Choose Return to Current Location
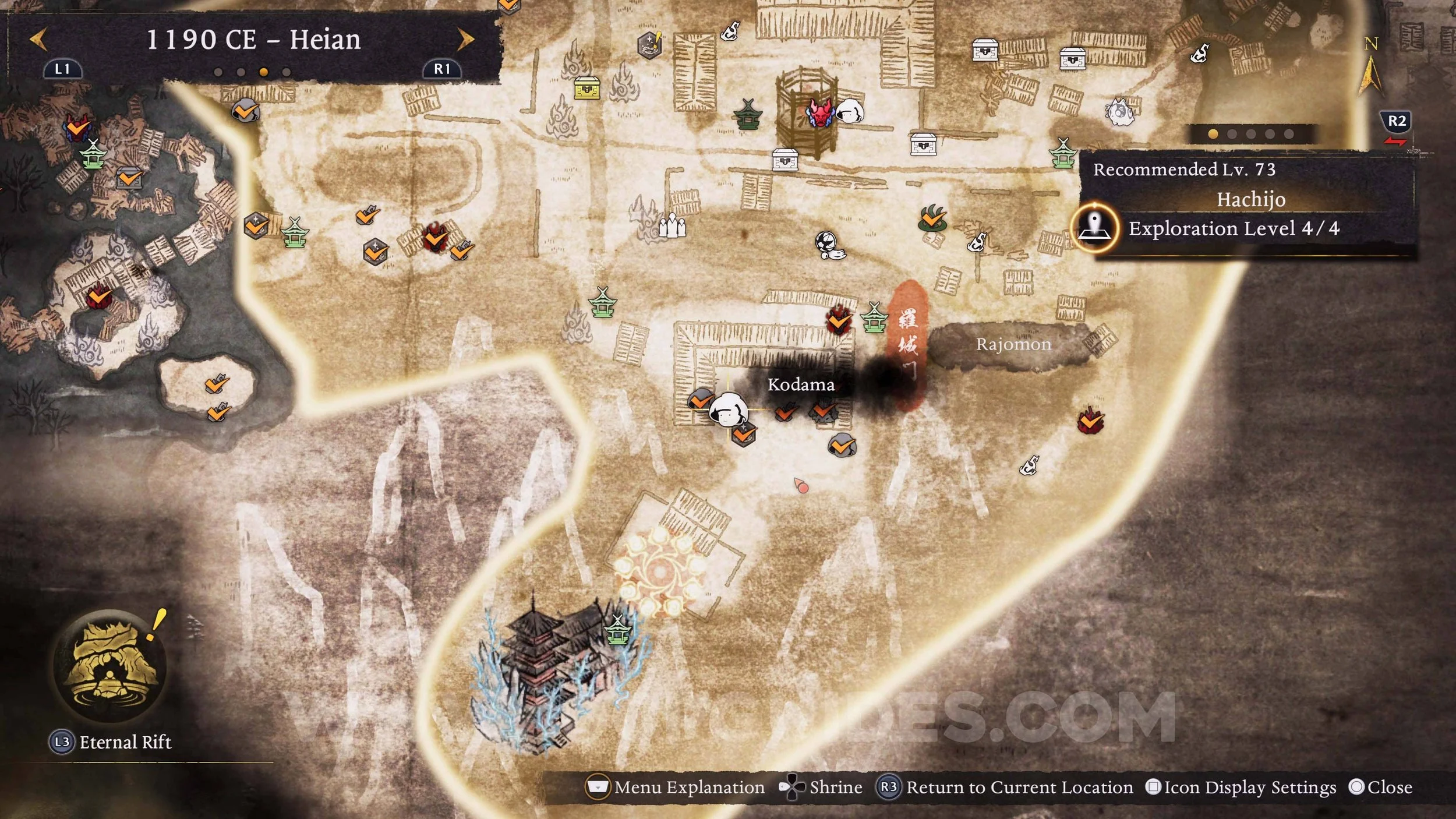 coord(1006,788)
